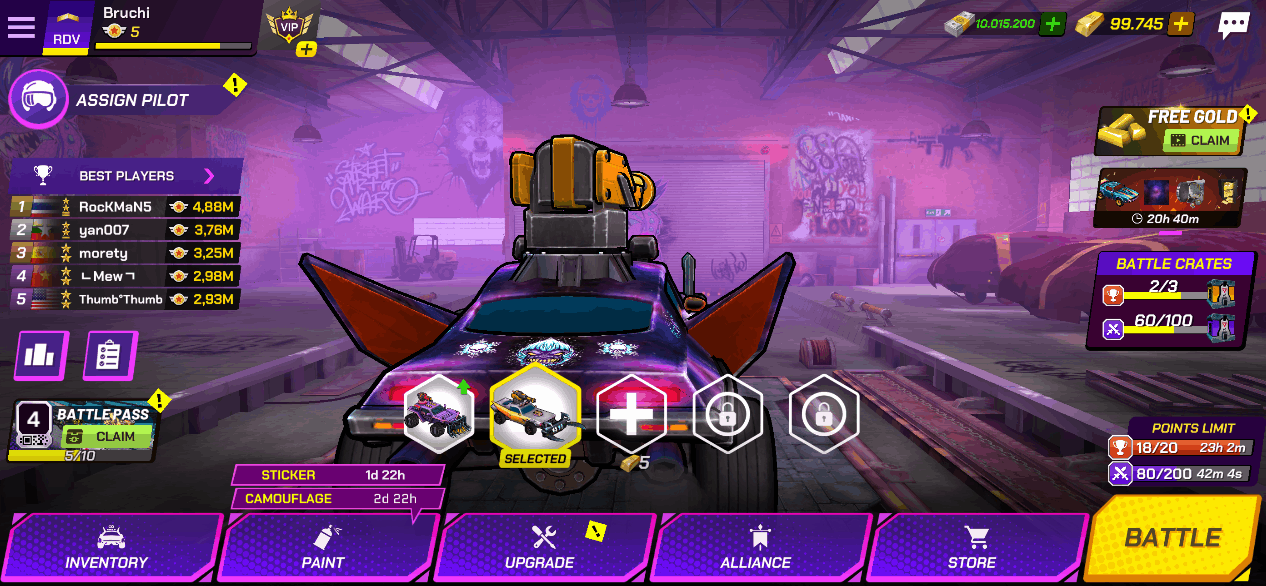View the limited-time offer bundle with timer

tap(1170, 197)
